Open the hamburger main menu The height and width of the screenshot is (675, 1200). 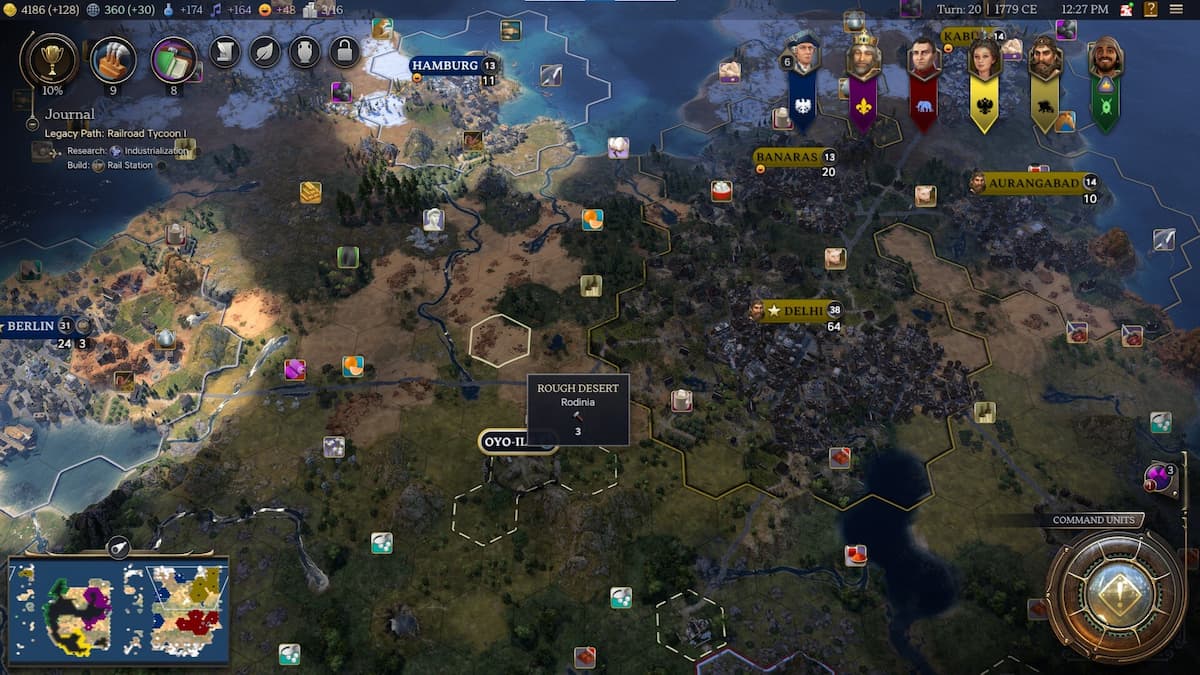[x=1179, y=9]
